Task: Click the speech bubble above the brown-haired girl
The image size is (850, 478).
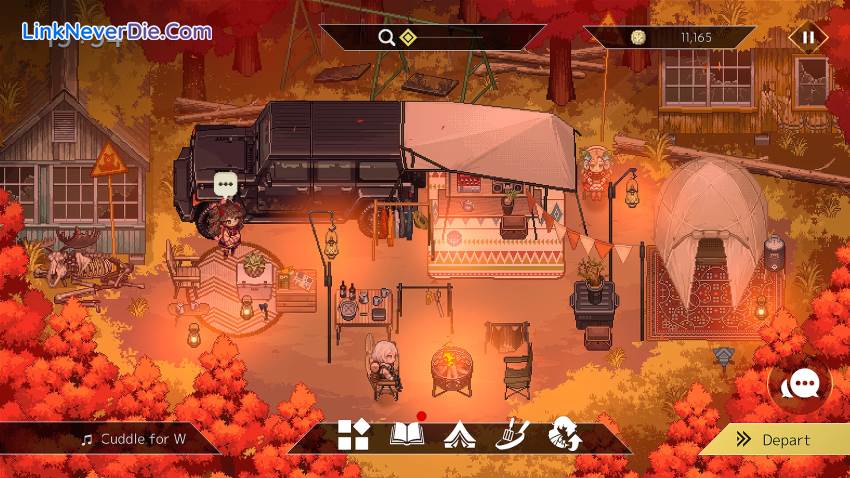Action: (226, 184)
